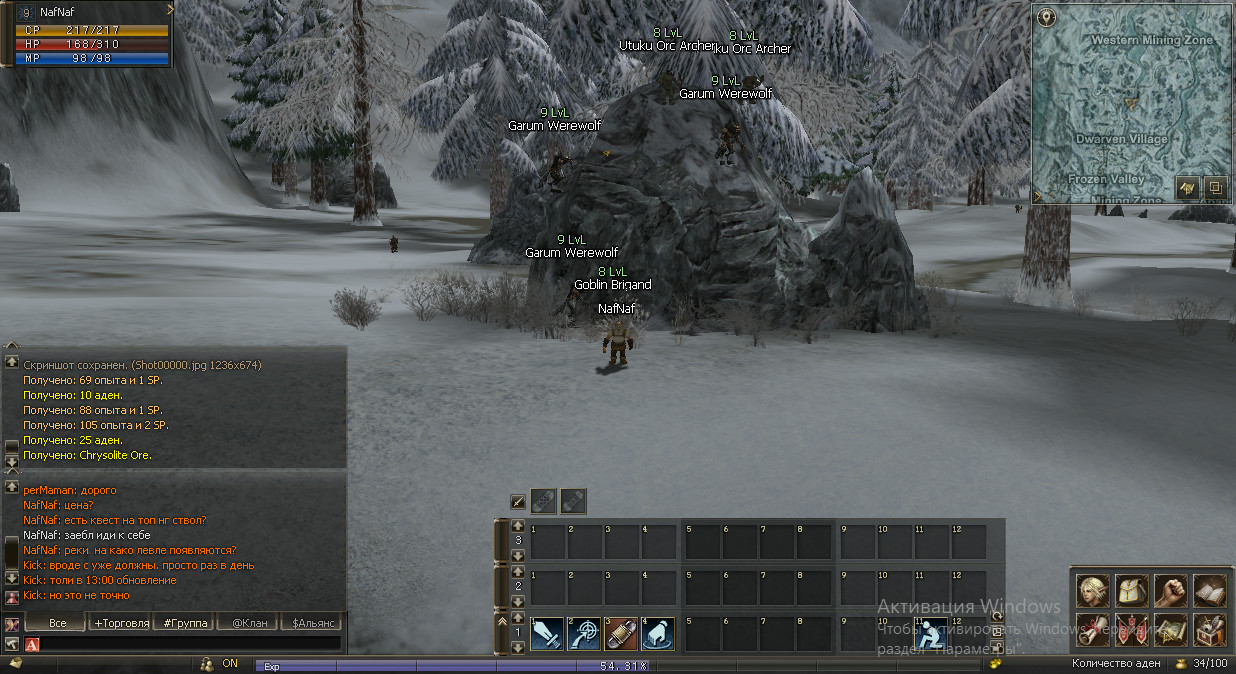Use the bandage item in slot 3
Screen dimensions: 1236x674
pos(621,634)
